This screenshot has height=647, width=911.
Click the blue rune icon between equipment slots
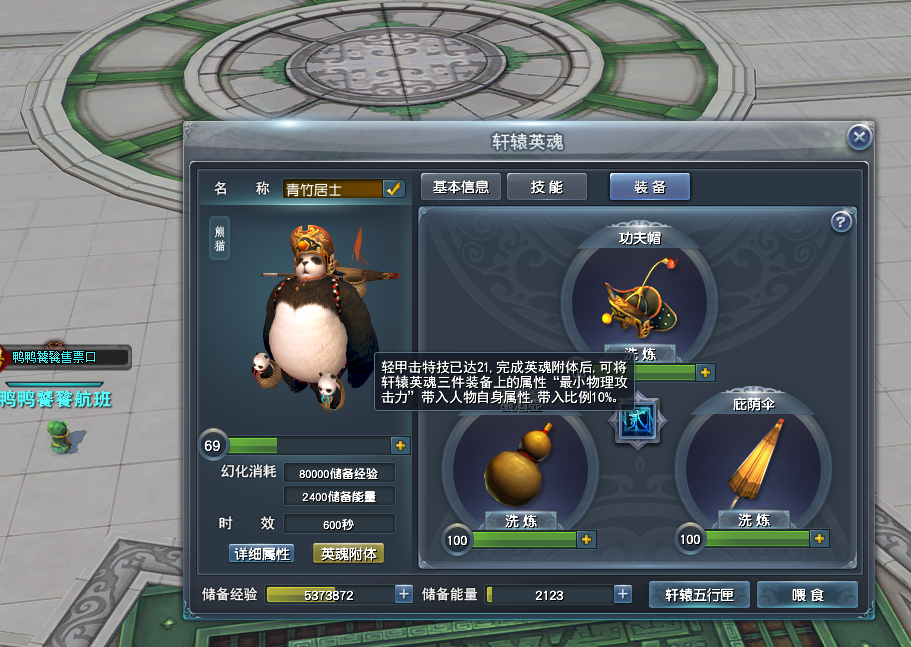click(637, 419)
